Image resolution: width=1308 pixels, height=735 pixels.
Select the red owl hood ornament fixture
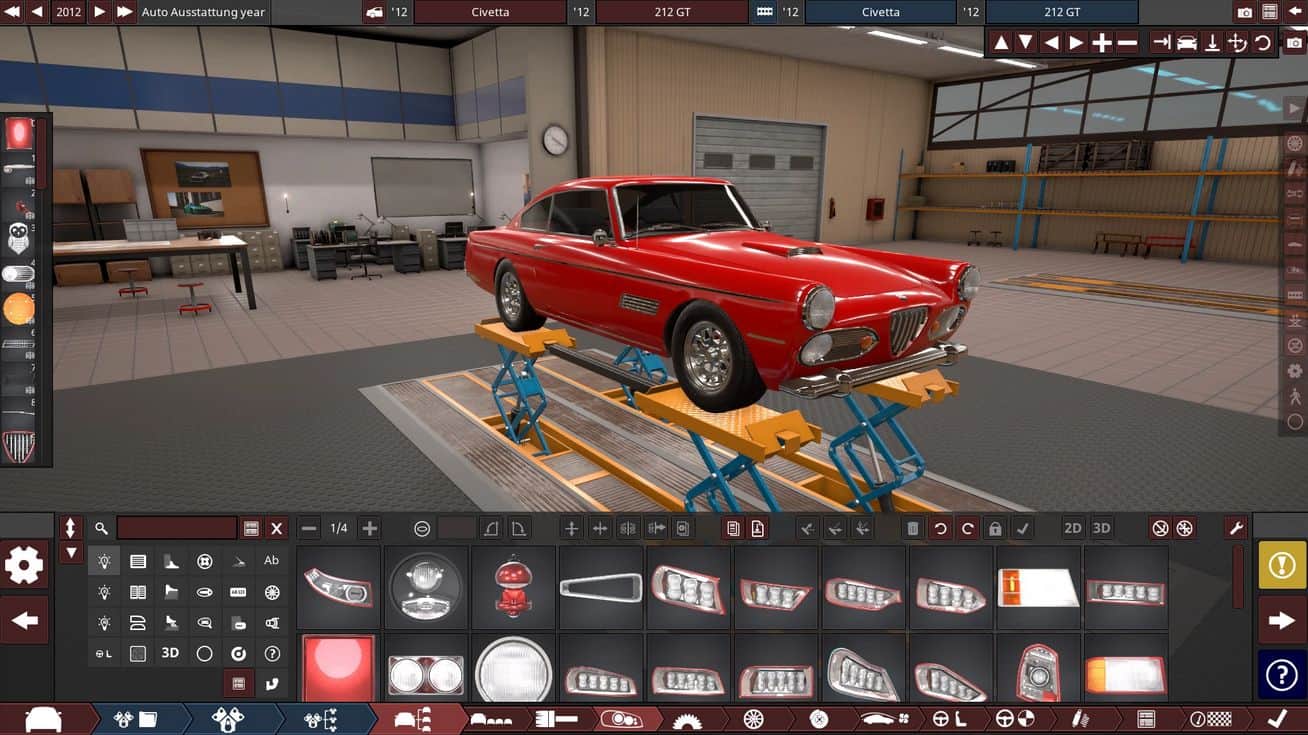pyautogui.click(x=513, y=587)
